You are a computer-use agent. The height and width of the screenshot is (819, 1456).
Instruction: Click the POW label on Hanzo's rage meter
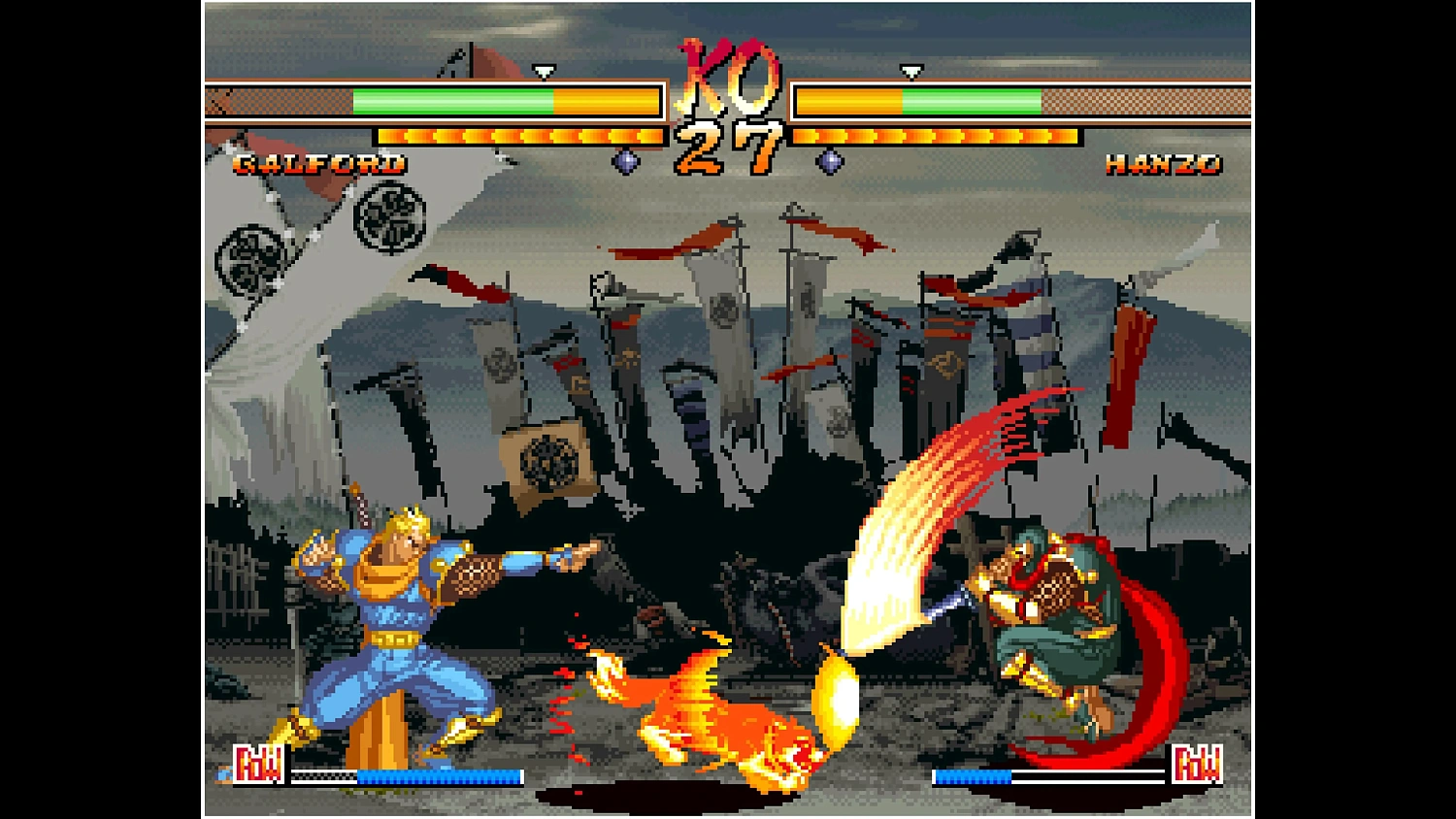pyautogui.click(x=1201, y=765)
